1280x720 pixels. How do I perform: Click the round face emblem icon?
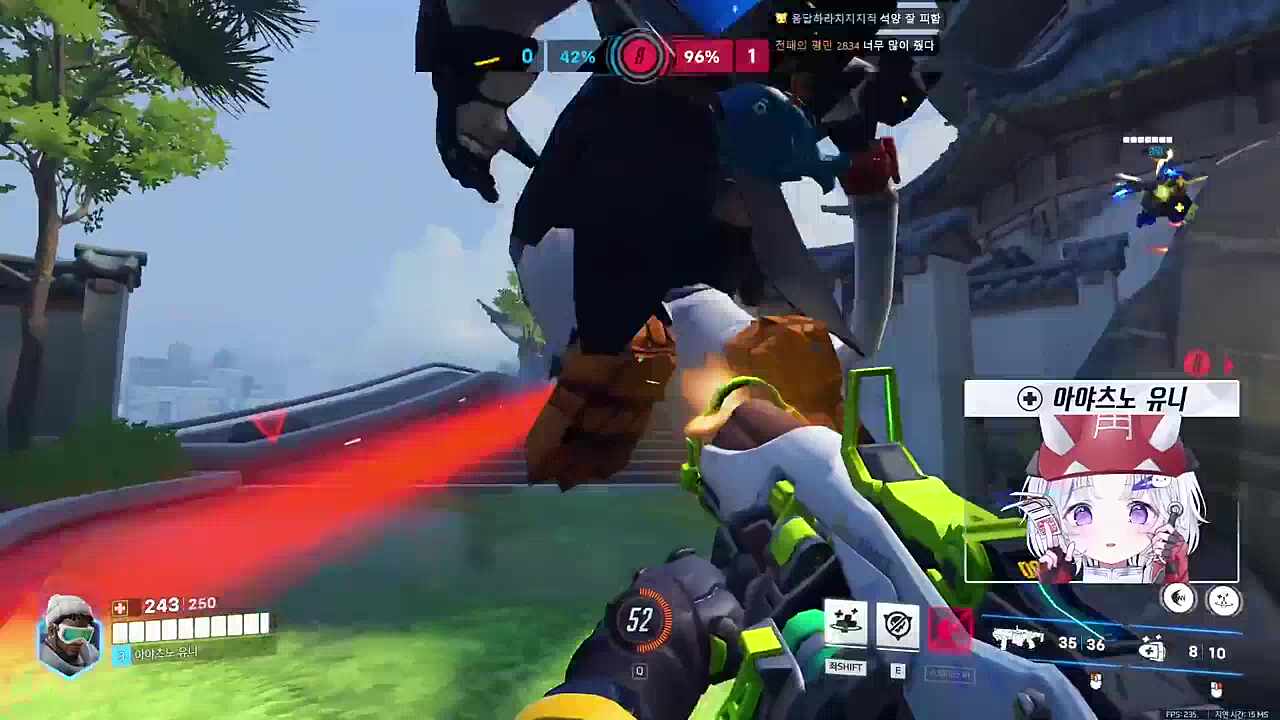click(1223, 600)
